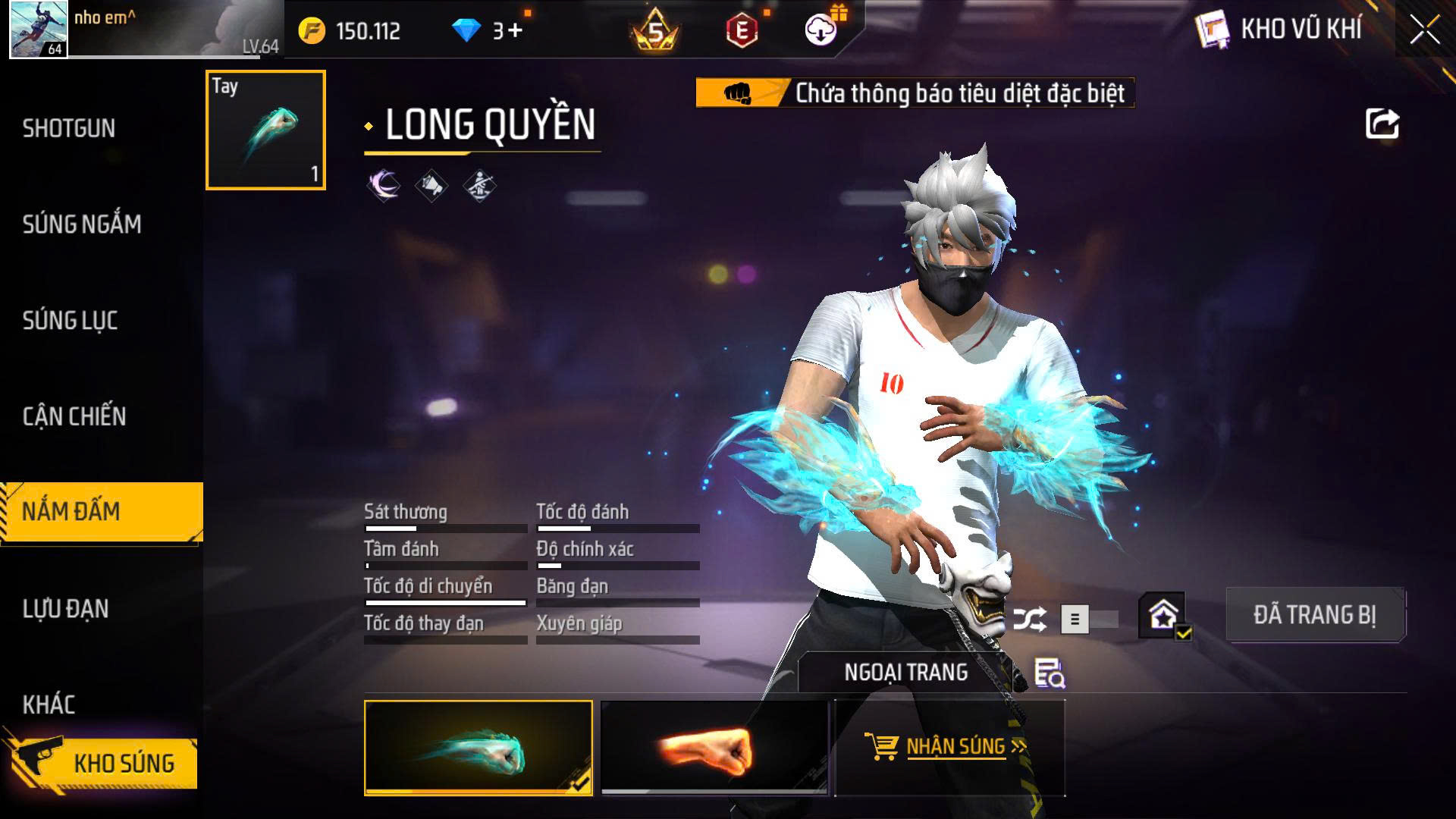Click the ĐÃ TRANG BỊ equipped button
The height and width of the screenshot is (819, 1456).
(1315, 614)
